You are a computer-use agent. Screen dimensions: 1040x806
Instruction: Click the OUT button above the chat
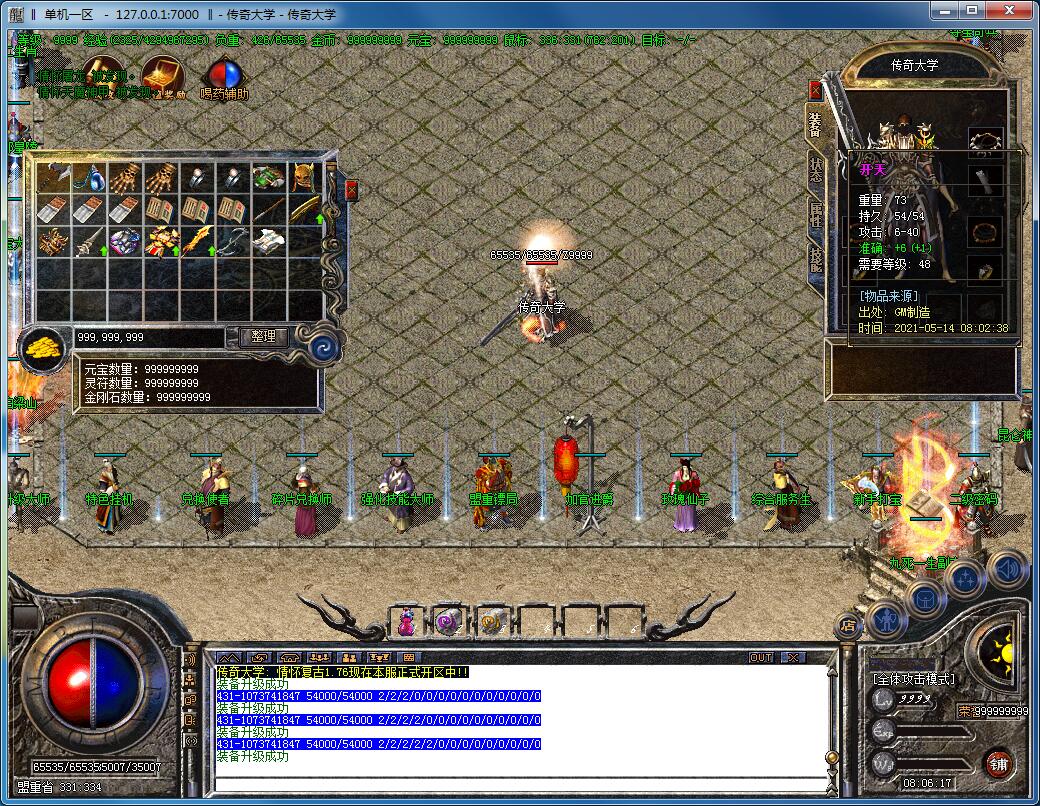(761, 657)
